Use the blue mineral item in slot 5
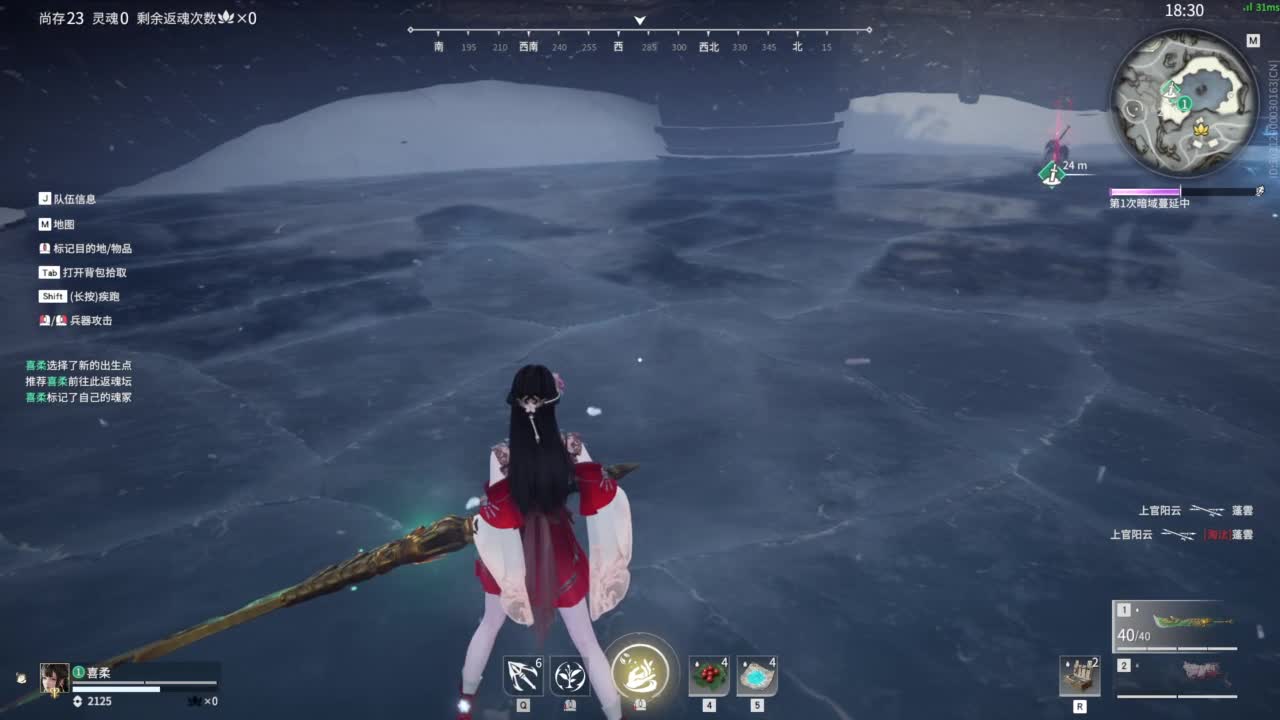 coord(755,675)
